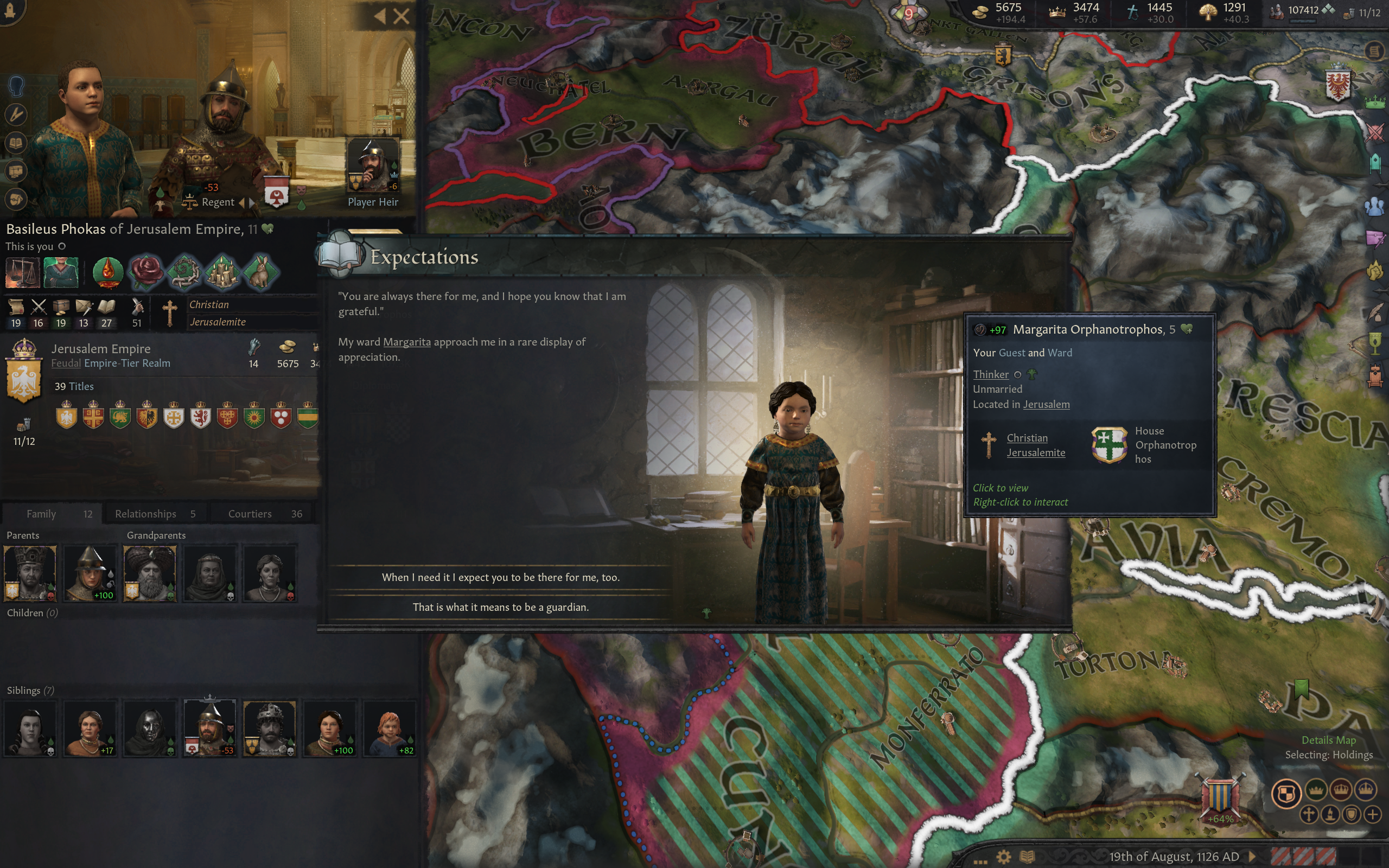1389x868 pixels.
Task: Open the Jerusalemite faith link in tooltip
Action: click(1035, 452)
